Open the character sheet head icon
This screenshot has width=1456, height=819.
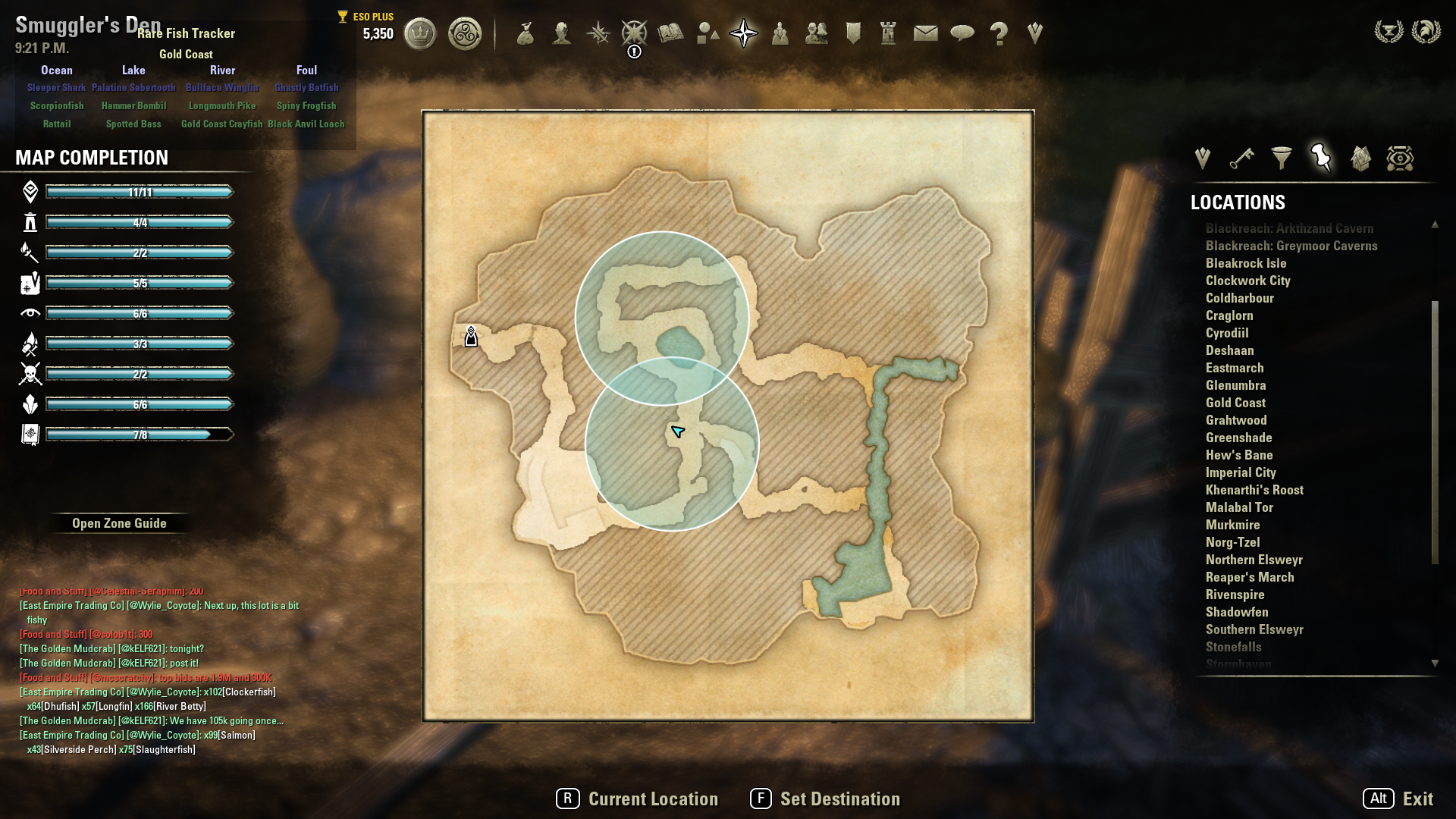(561, 33)
